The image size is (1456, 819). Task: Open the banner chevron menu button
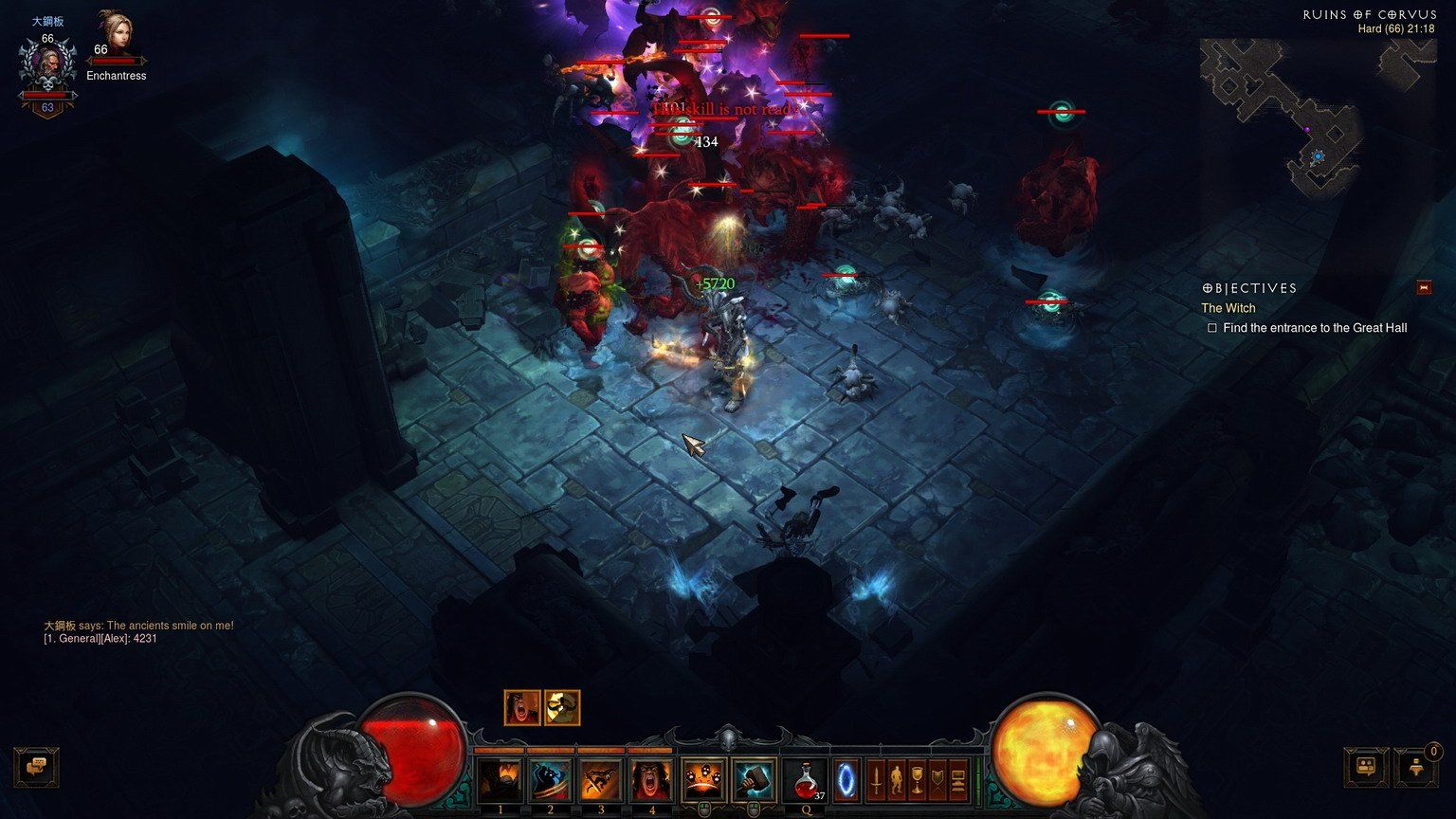click(x=937, y=781)
